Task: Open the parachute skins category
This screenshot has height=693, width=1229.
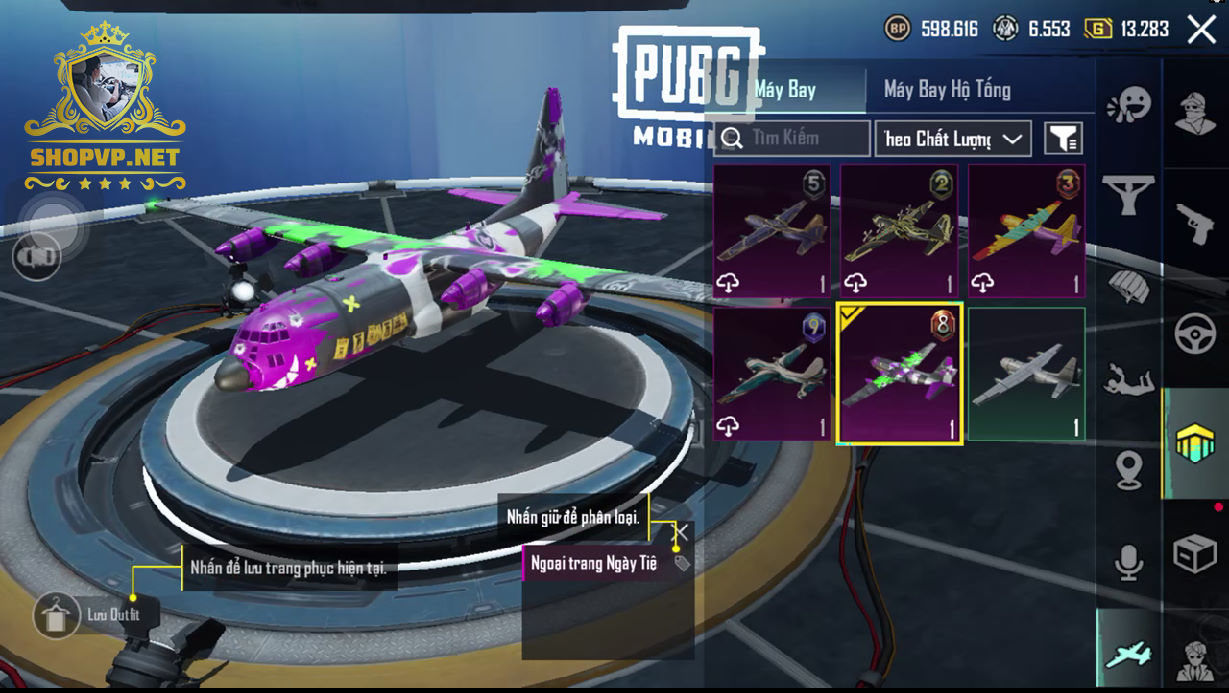Action: 1128,286
